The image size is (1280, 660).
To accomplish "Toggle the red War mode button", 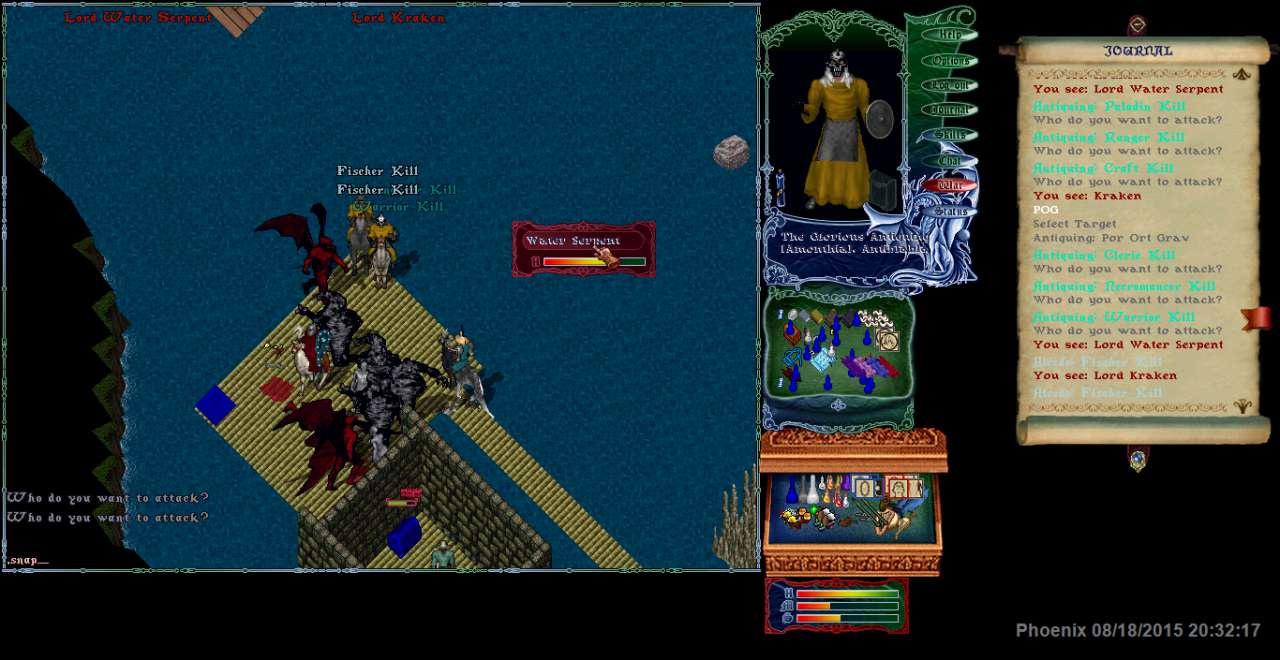I will coord(948,185).
